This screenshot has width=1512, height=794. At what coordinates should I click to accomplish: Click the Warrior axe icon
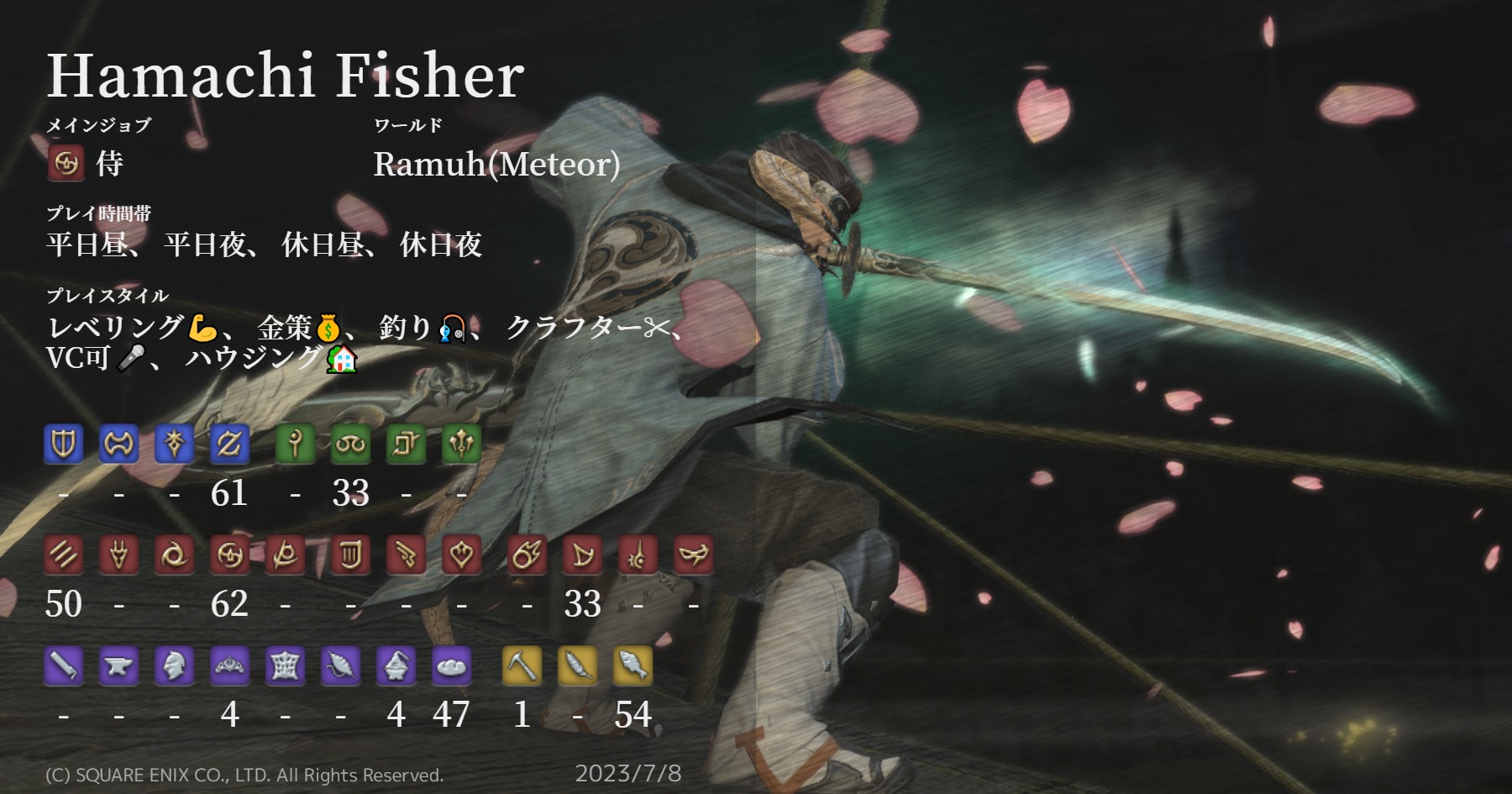(x=119, y=444)
